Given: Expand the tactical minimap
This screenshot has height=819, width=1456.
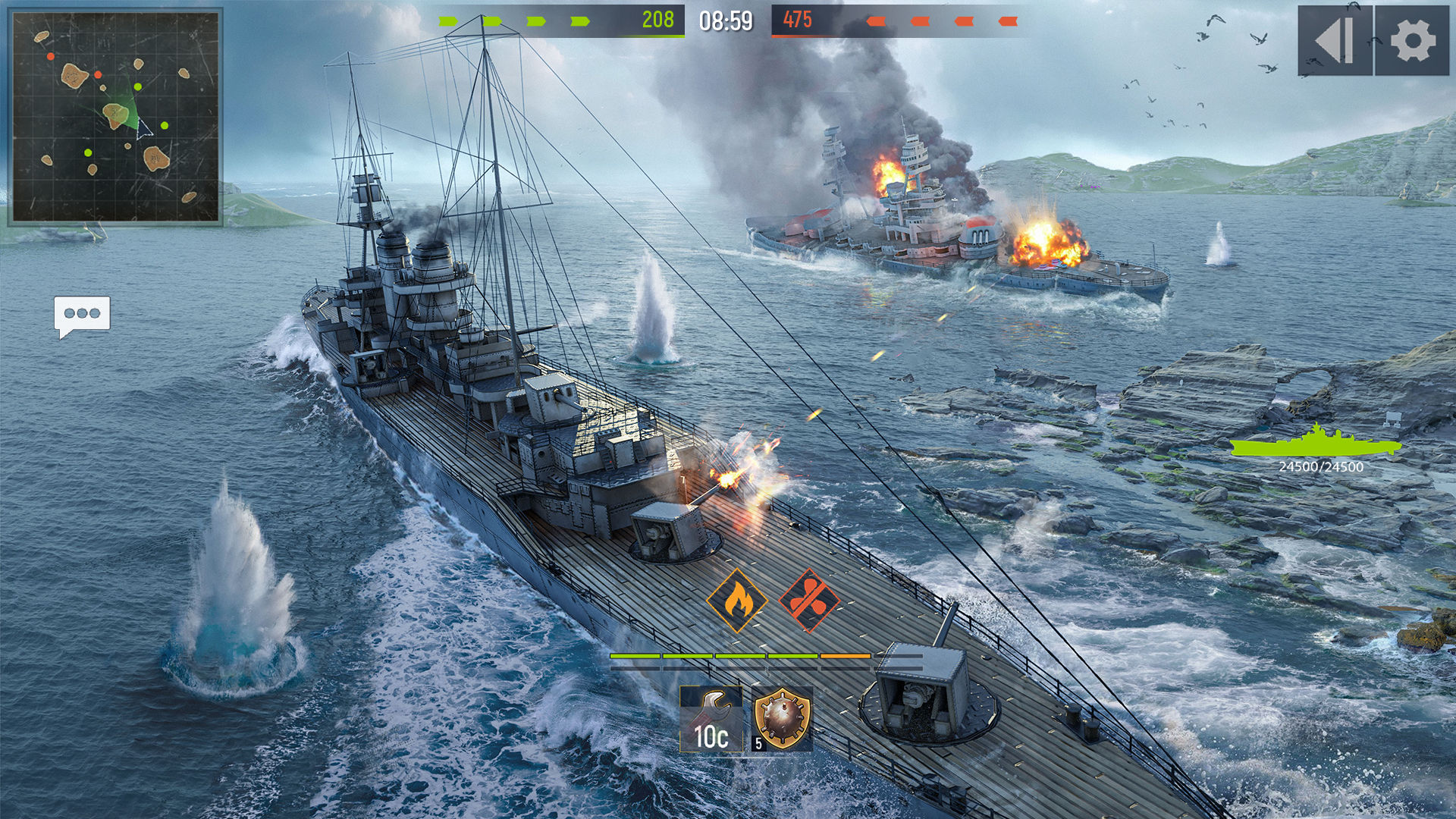Looking at the screenshot, I should [115, 118].
